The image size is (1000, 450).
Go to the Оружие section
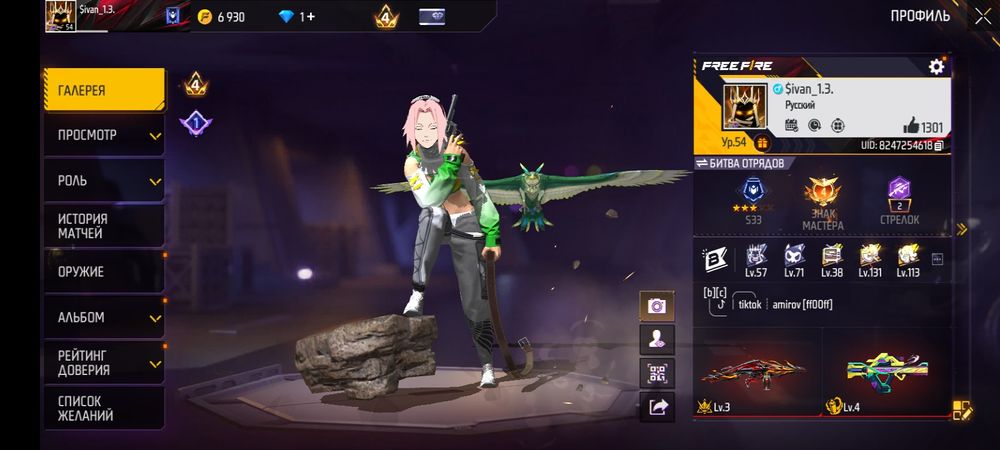pos(104,271)
